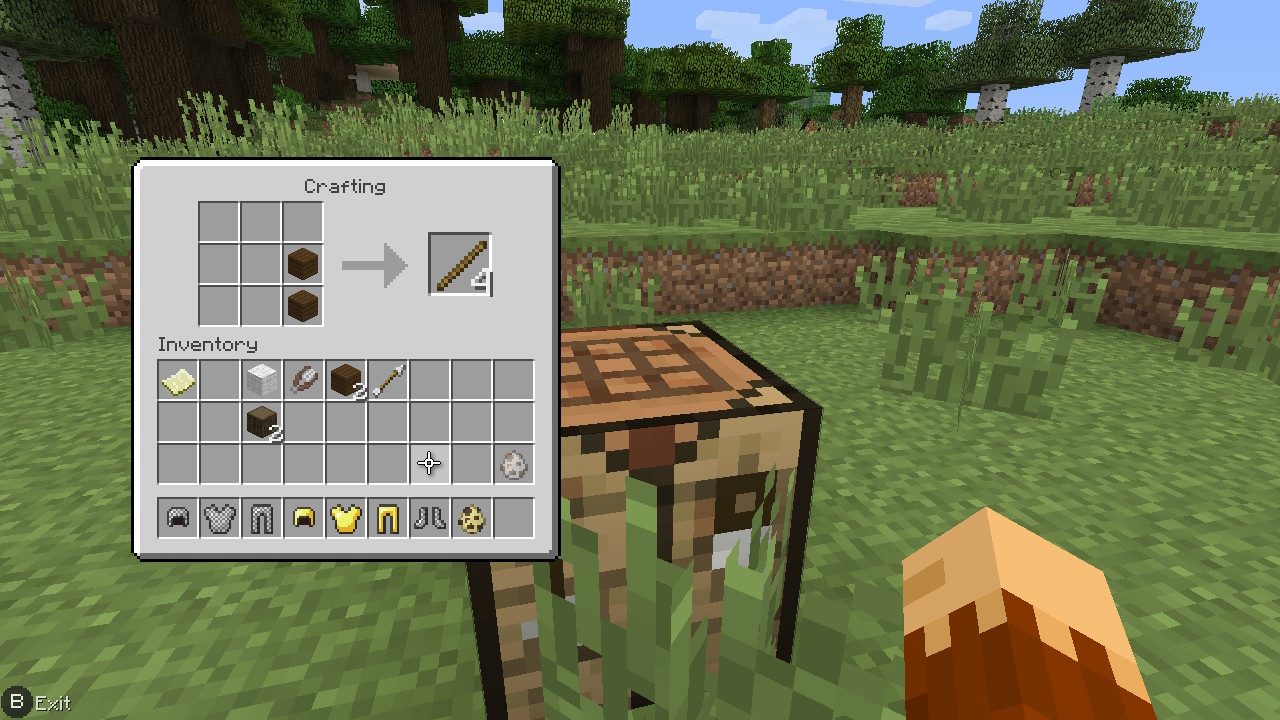
Task: Pick up the golden leggings
Action: [x=388, y=518]
